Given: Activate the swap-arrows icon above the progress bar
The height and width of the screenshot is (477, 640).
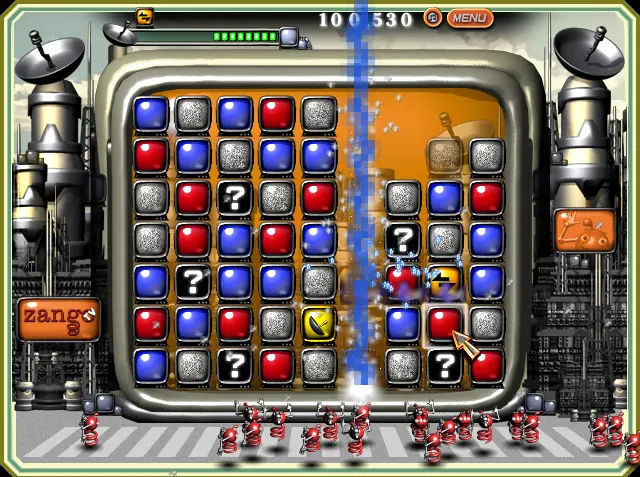Looking at the screenshot, I should [x=144, y=16].
